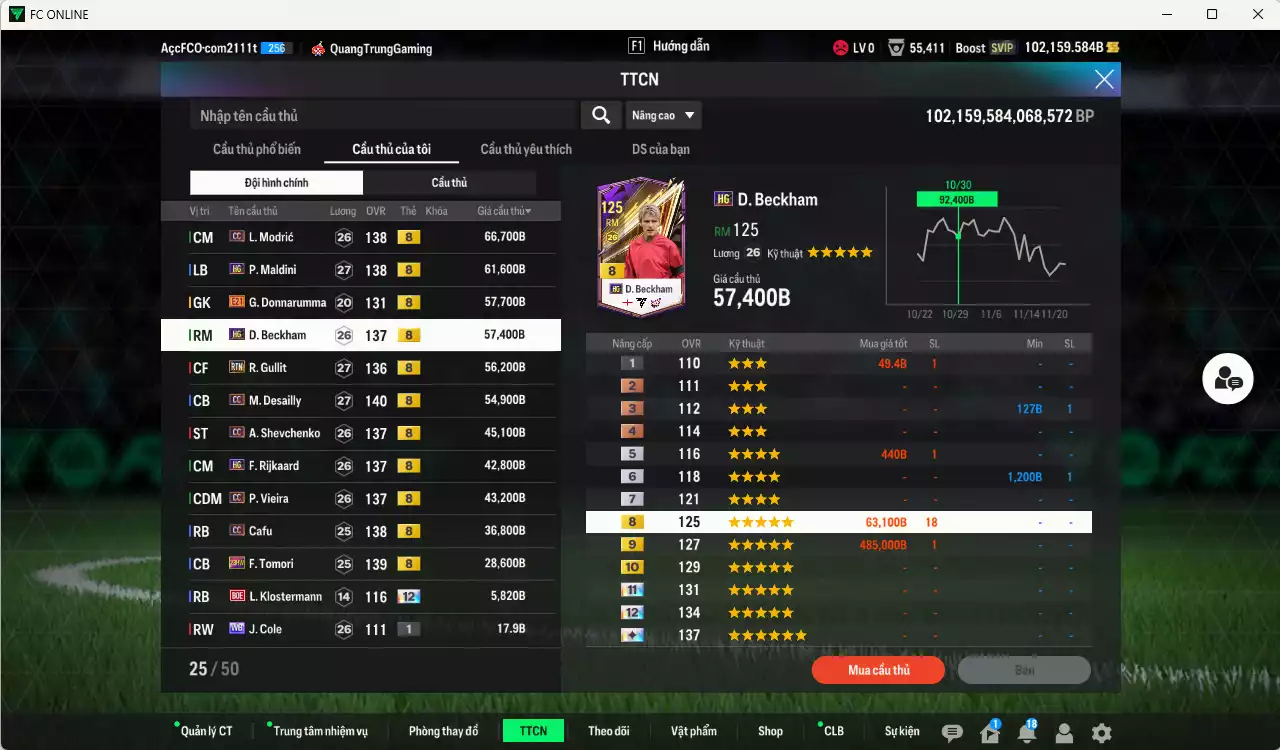Open the Nâng cao filter dropdown

click(663, 115)
